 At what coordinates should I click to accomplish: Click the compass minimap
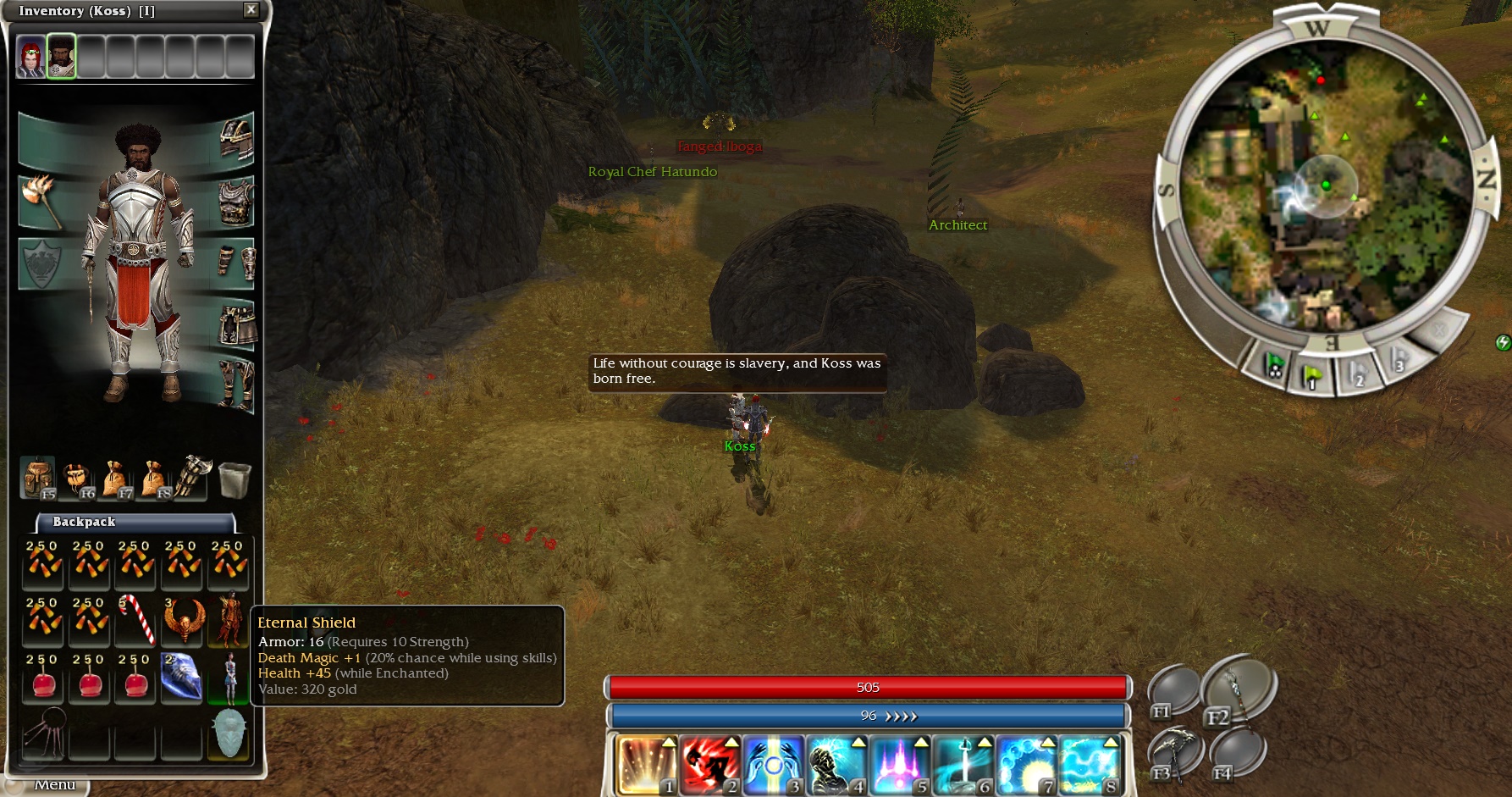[x=1325, y=185]
